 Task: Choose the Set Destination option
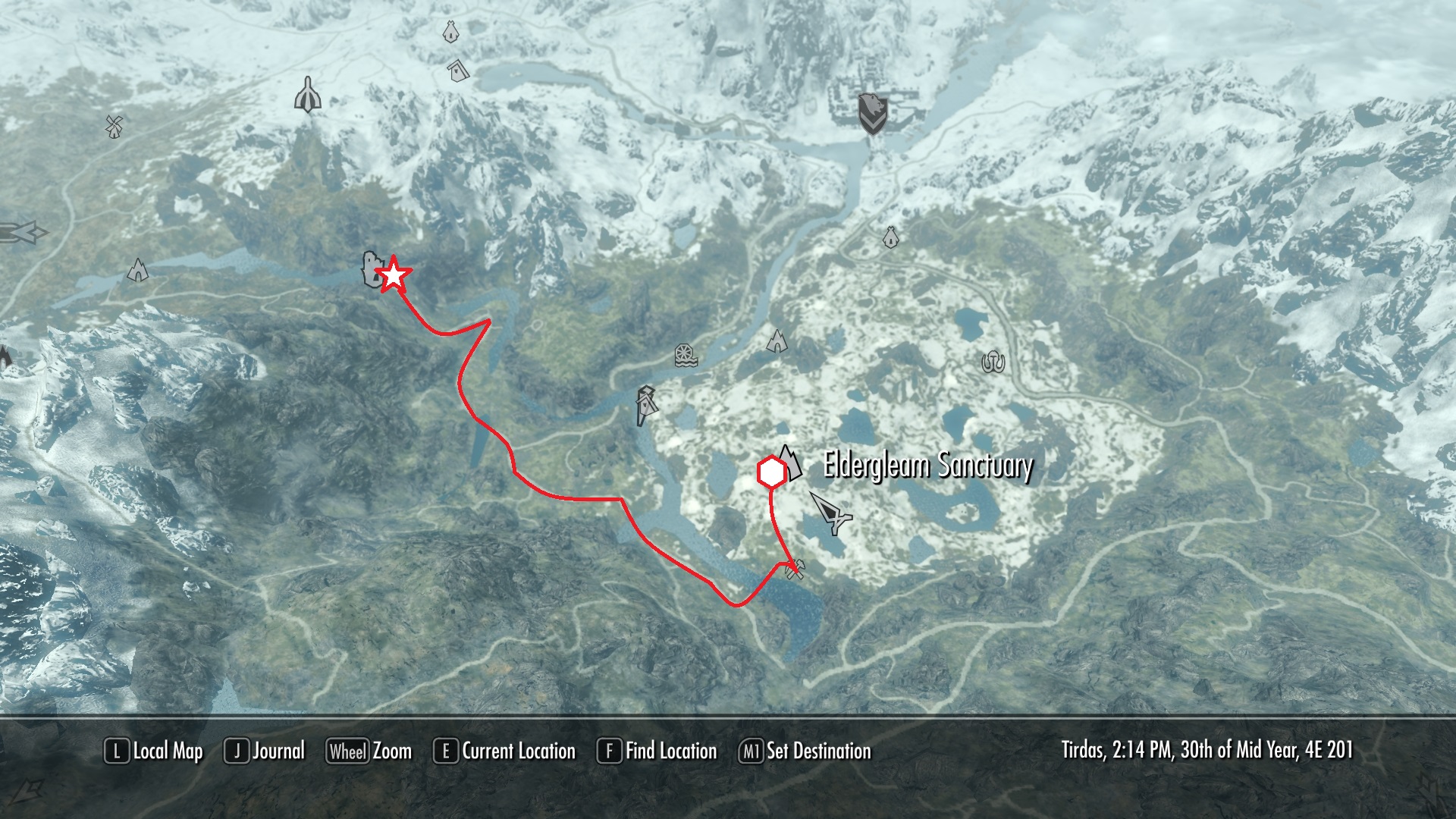click(805, 752)
